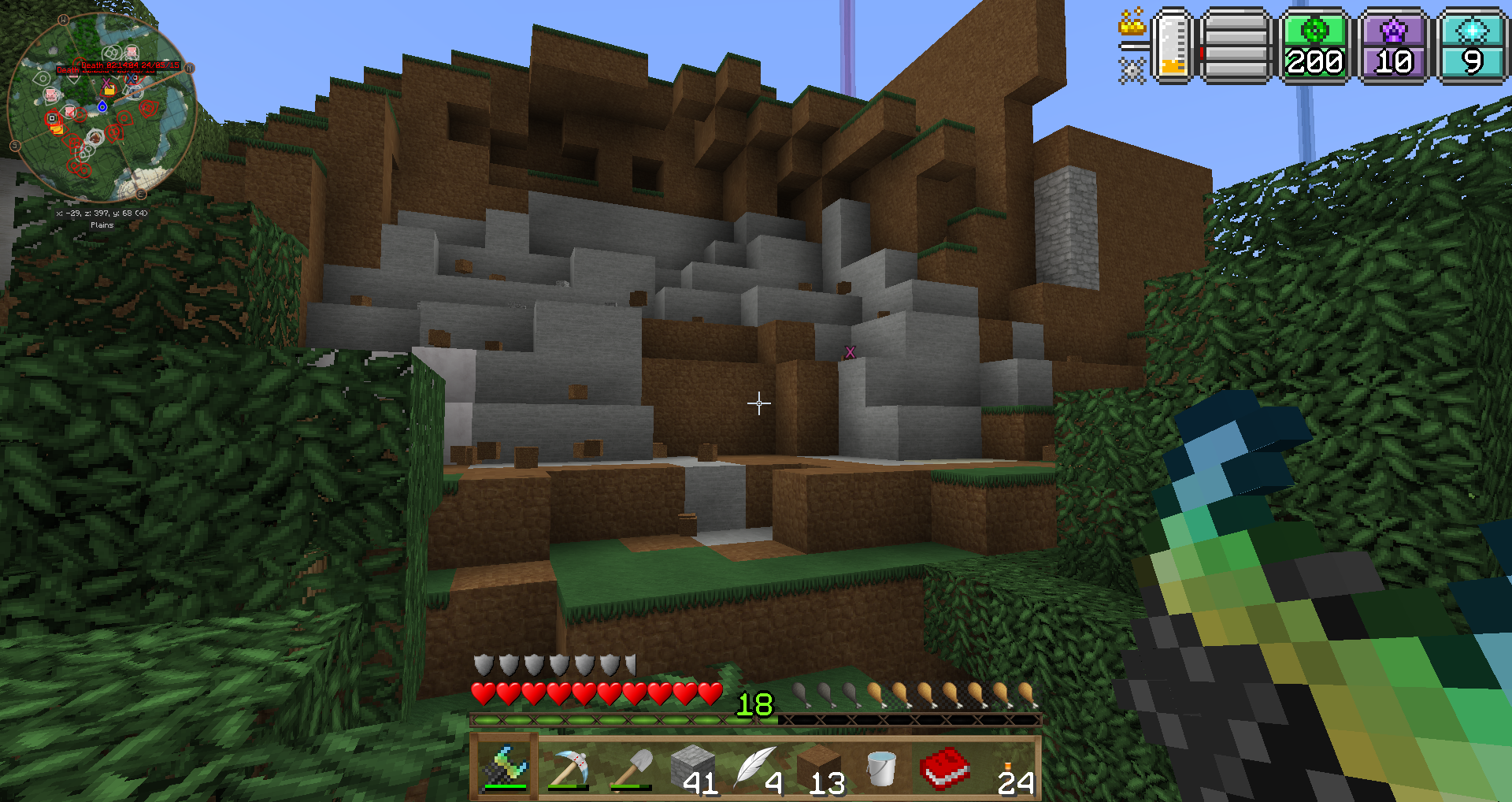Viewport: 1512px width, 802px height.
Task: Select the cobblestone stack of 41
Action: click(694, 768)
